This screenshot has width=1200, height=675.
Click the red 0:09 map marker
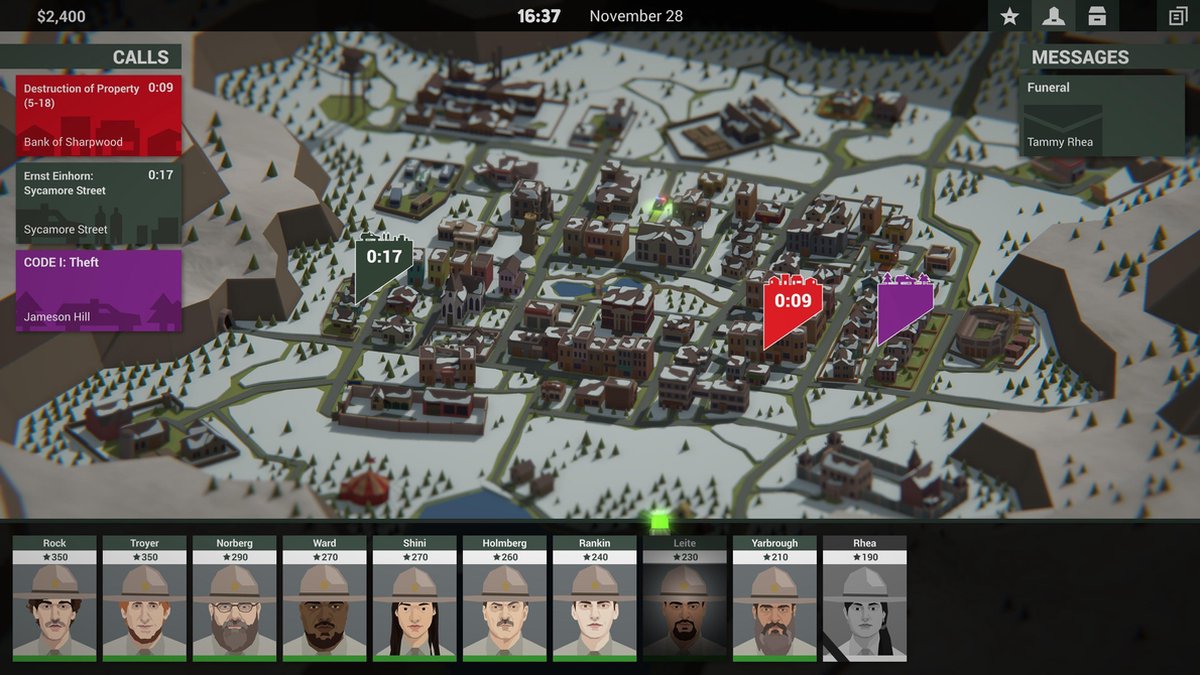tap(792, 305)
